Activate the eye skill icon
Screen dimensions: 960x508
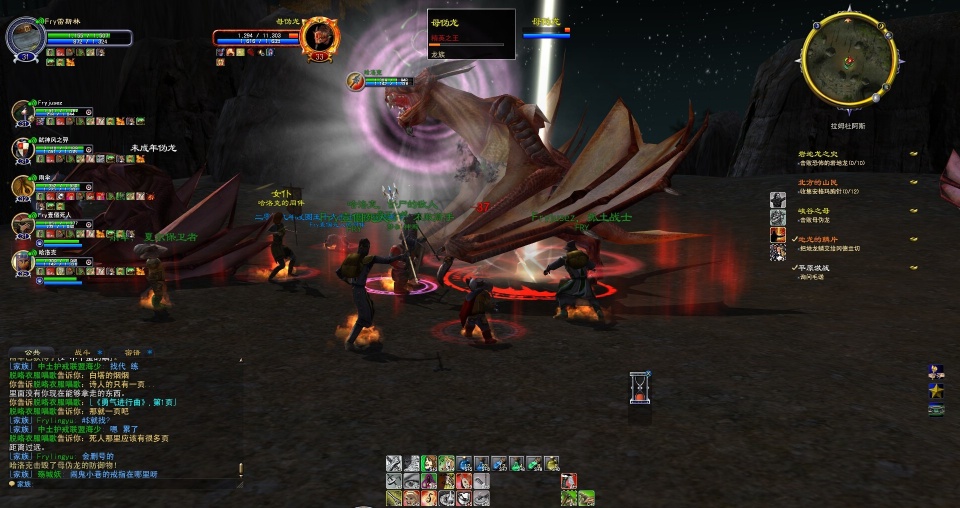point(411,481)
